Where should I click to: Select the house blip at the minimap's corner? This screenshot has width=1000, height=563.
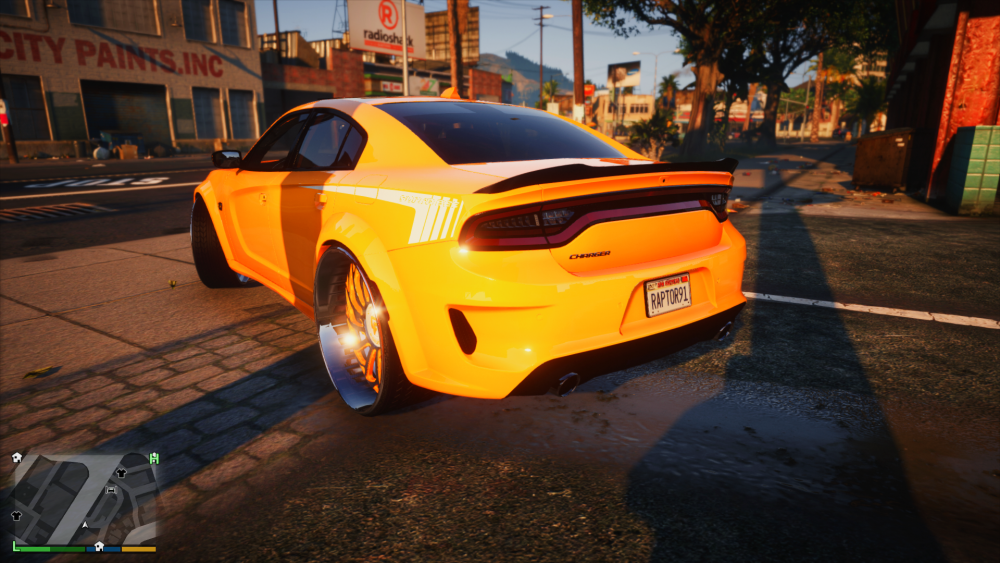click(17, 457)
